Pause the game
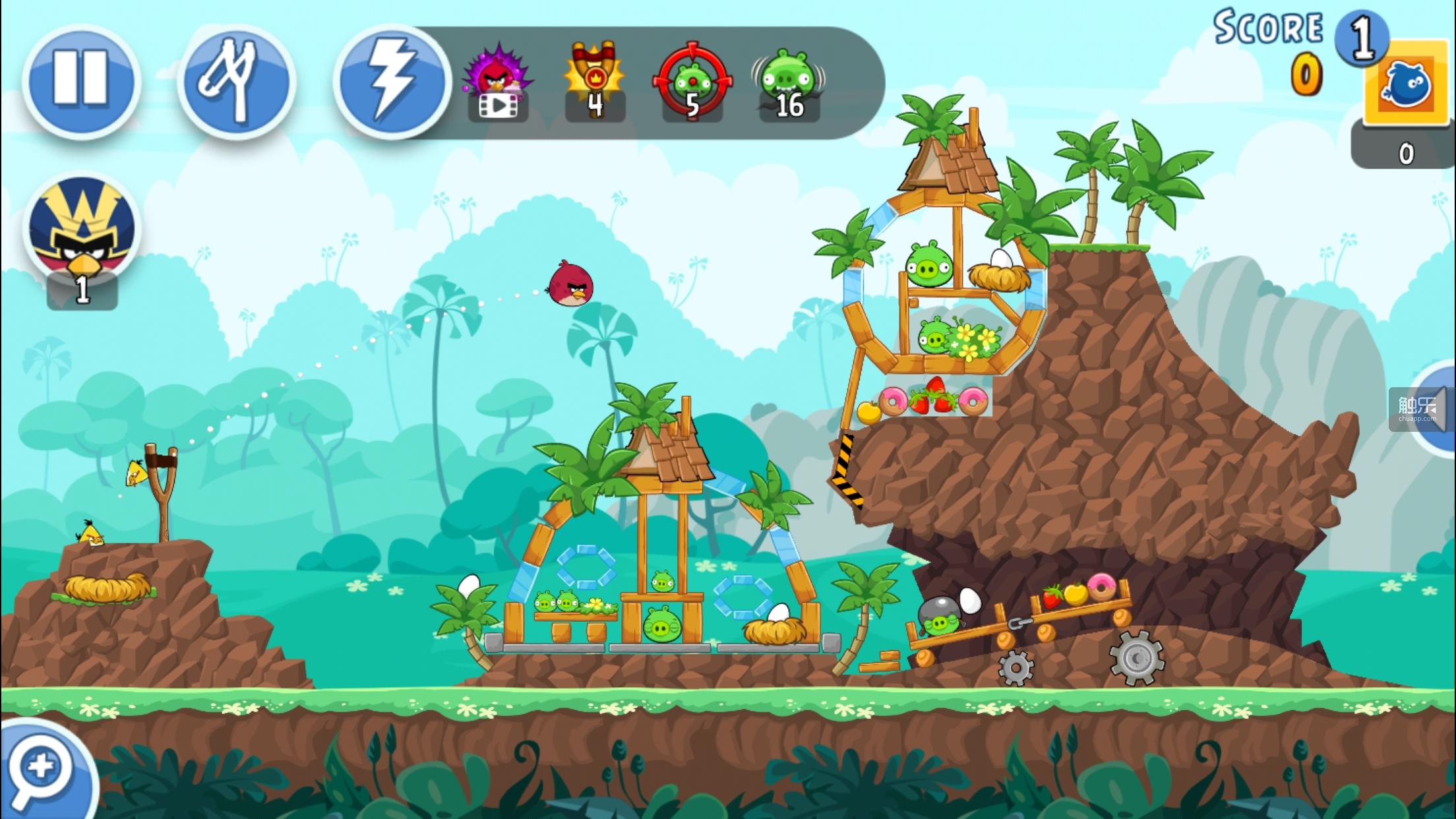 (81, 82)
